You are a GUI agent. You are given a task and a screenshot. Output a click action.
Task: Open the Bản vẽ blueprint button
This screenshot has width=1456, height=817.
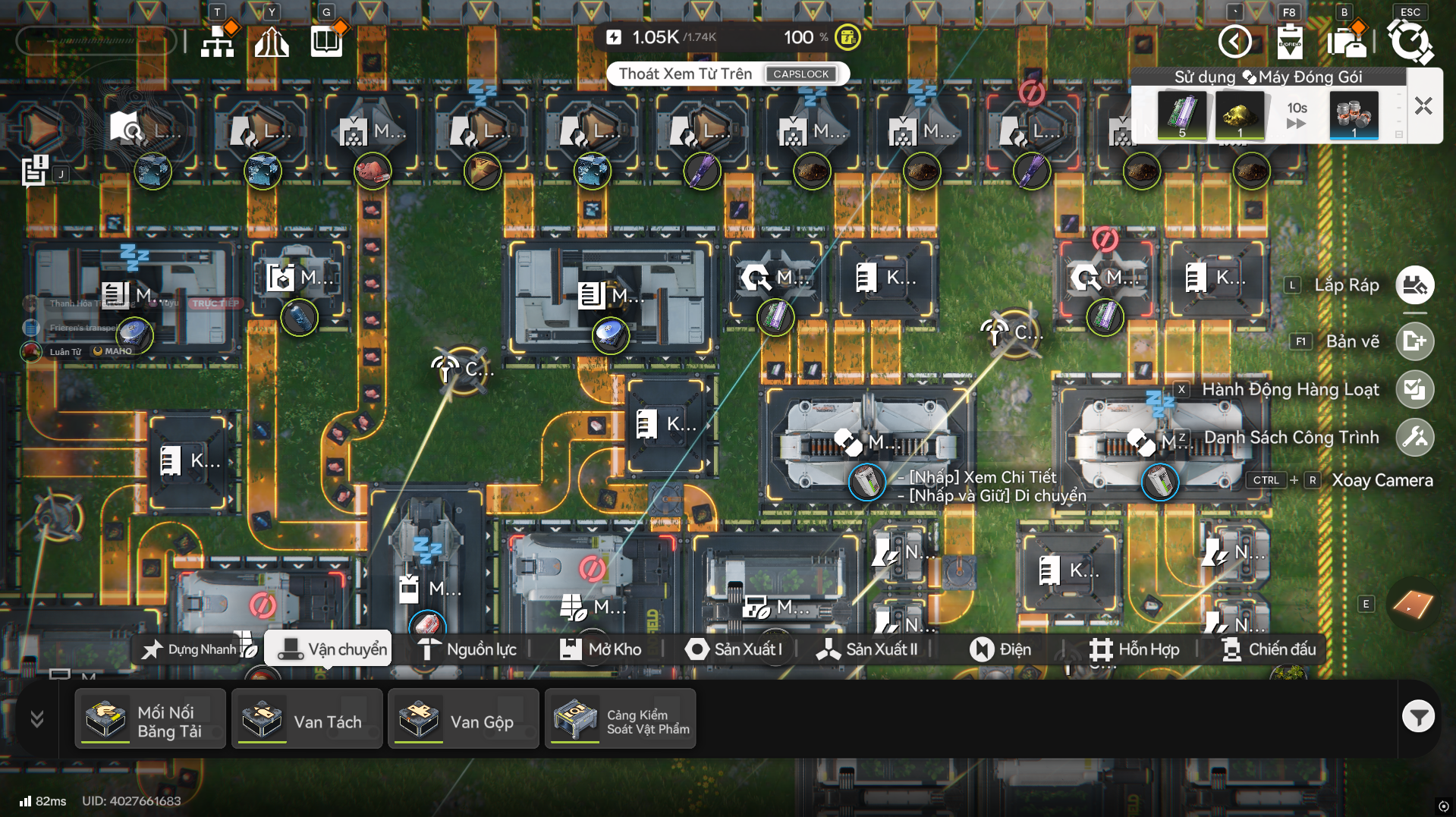click(x=1415, y=341)
